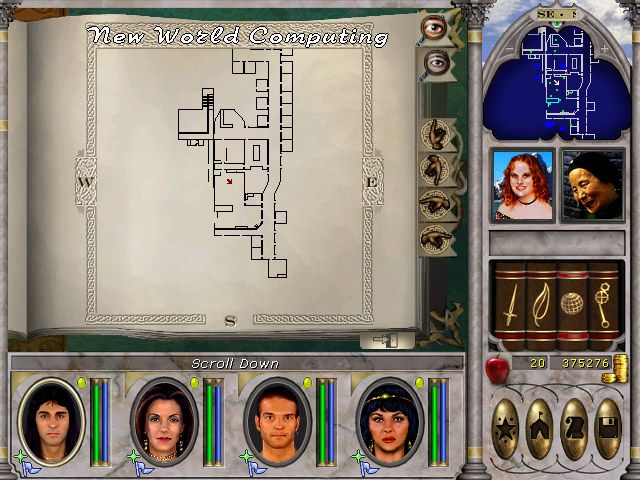Viewport: 640px width, 480px height.
Task: Click the star cast spell button
Action: 507,417
